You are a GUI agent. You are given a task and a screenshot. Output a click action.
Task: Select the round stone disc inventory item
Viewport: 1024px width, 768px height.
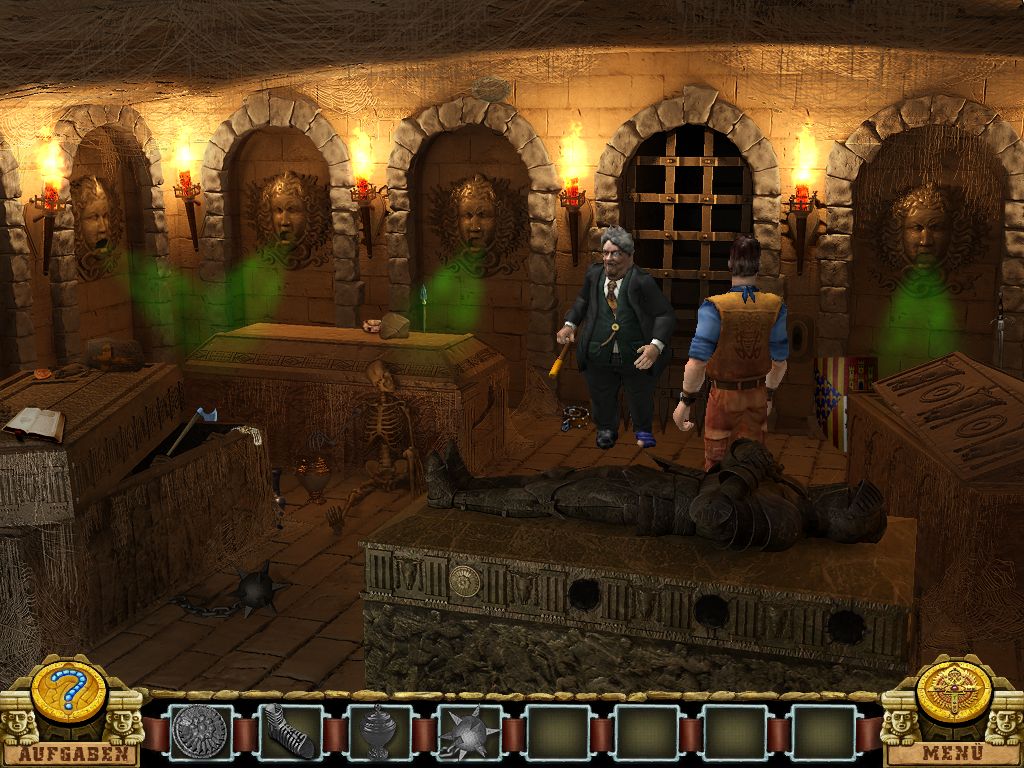coord(201,733)
